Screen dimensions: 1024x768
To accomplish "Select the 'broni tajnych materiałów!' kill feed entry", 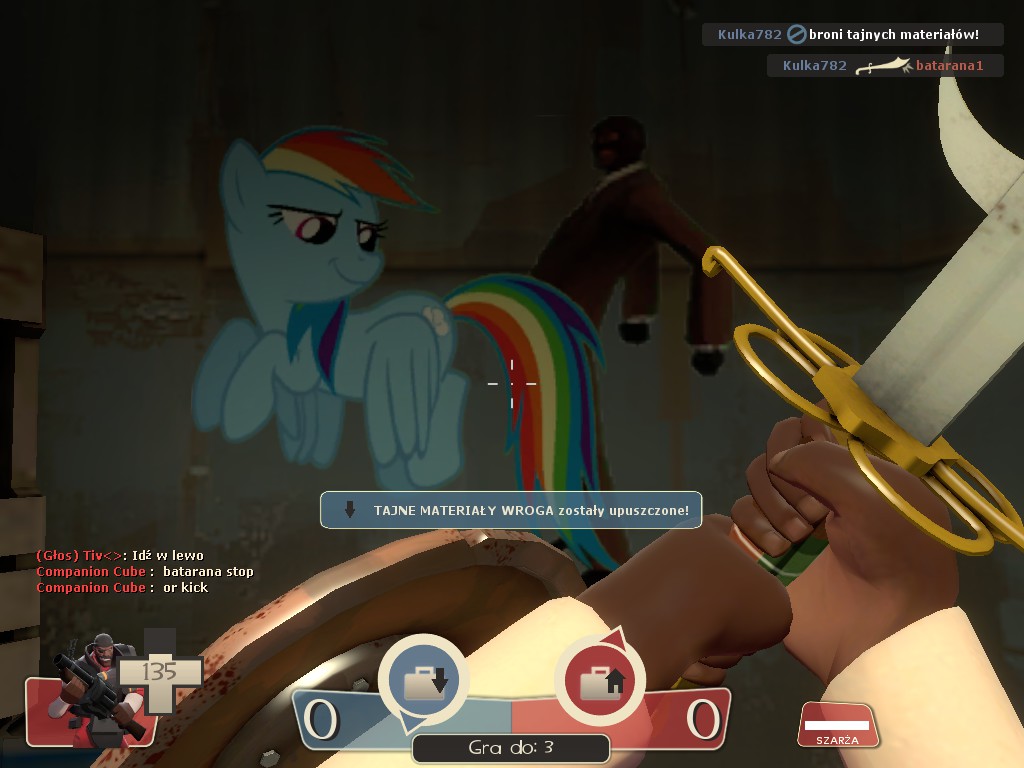I will 852,34.
